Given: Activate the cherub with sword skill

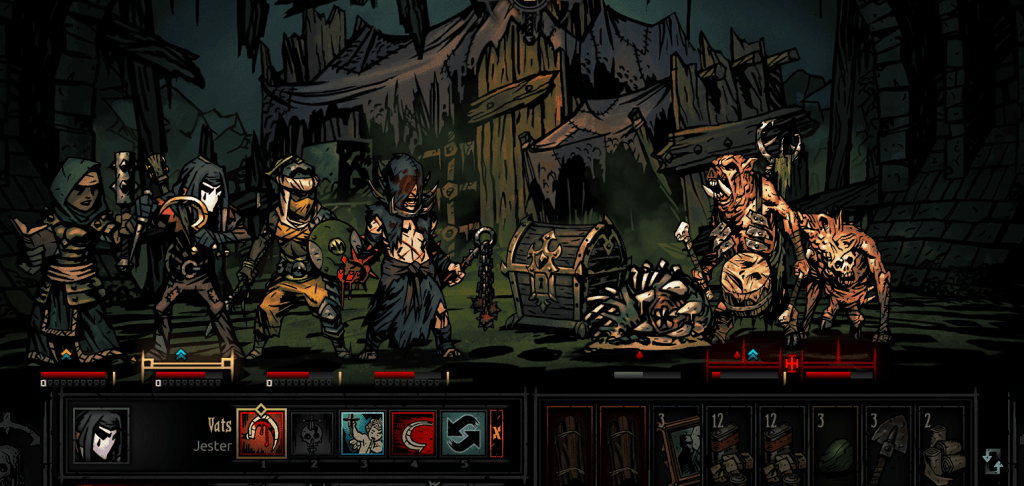Looking at the screenshot, I should click(362, 434).
